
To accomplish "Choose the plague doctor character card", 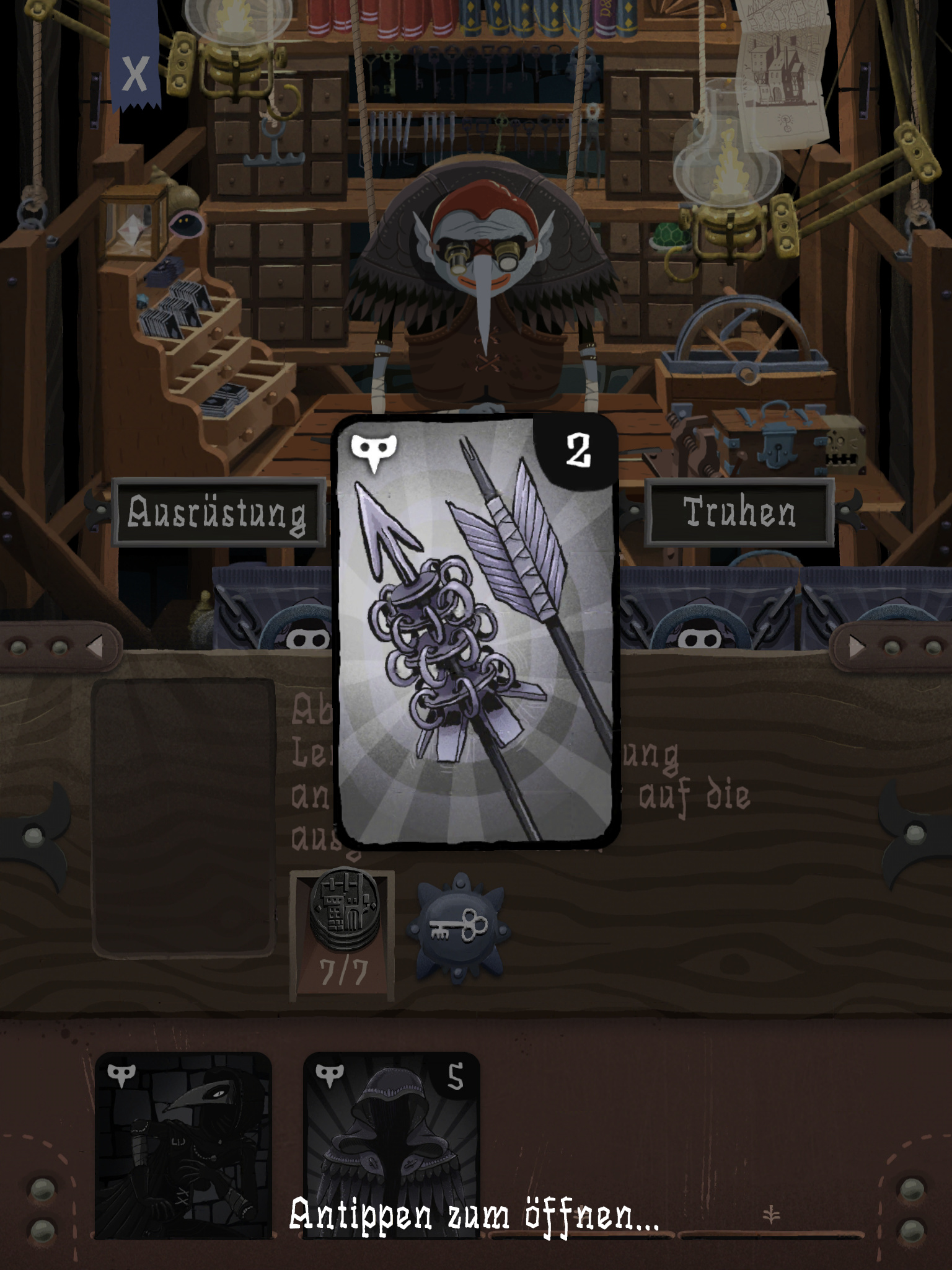I will click(183, 1144).
